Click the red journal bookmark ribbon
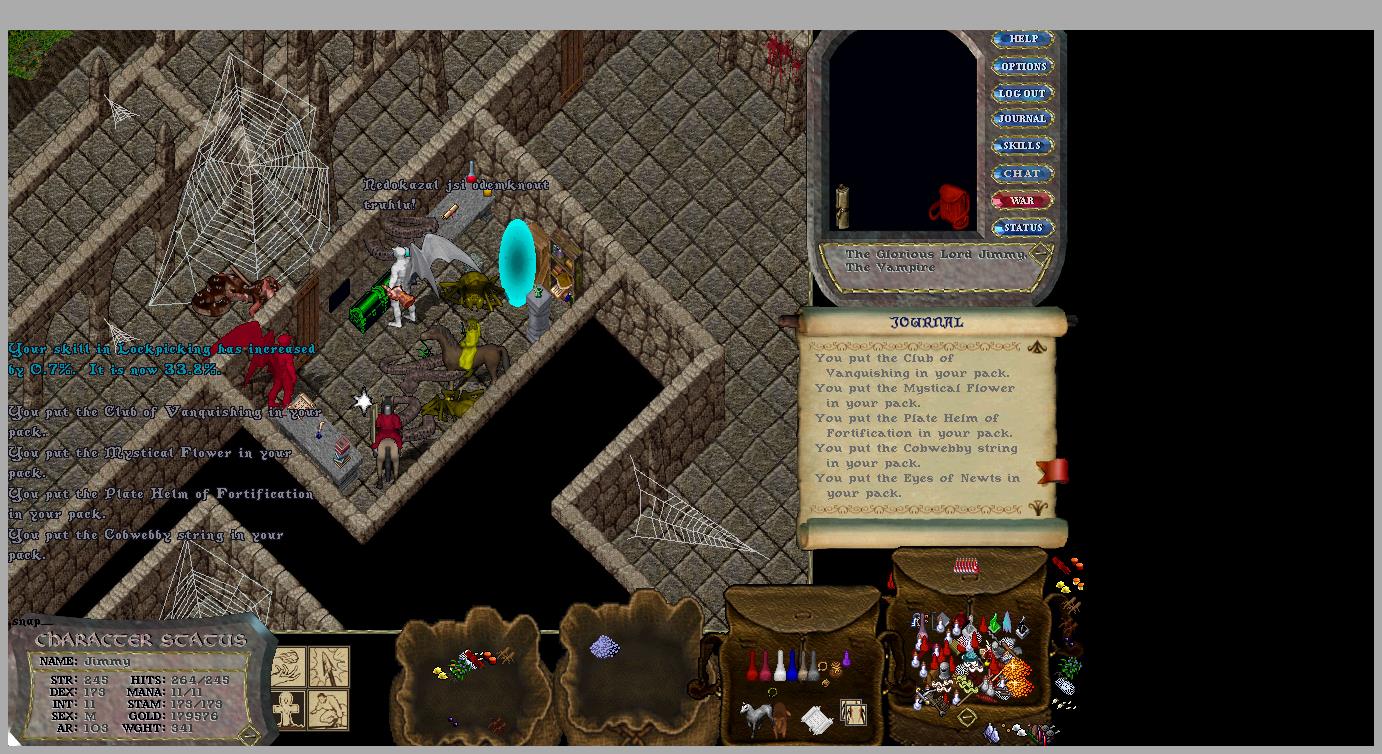 (1053, 471)
